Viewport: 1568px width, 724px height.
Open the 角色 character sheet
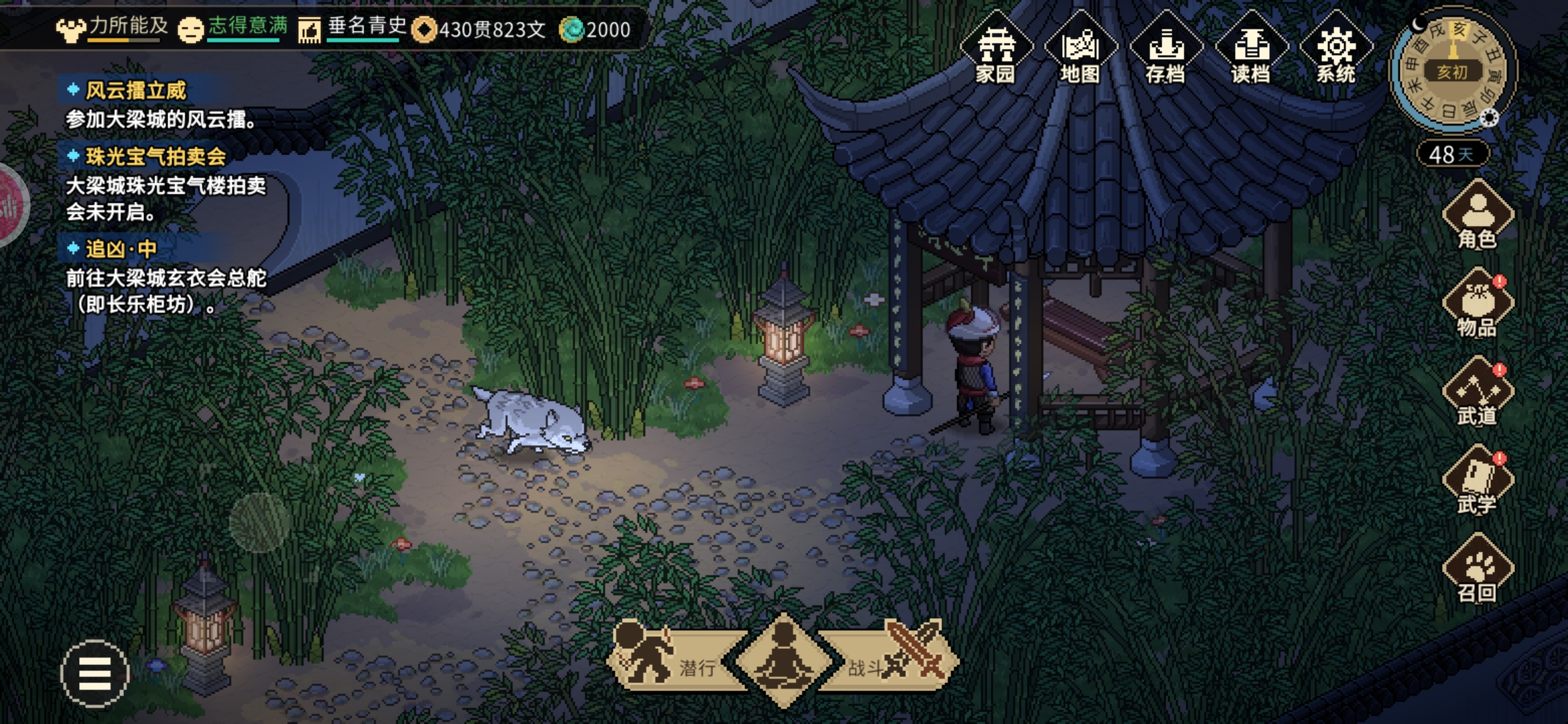(1478, 216)
